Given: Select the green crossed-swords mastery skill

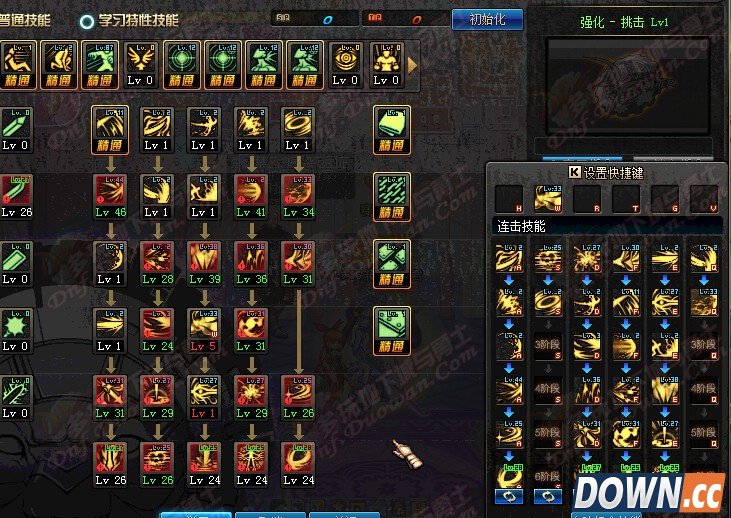Looking at the screenshot, I should (391, 257).
